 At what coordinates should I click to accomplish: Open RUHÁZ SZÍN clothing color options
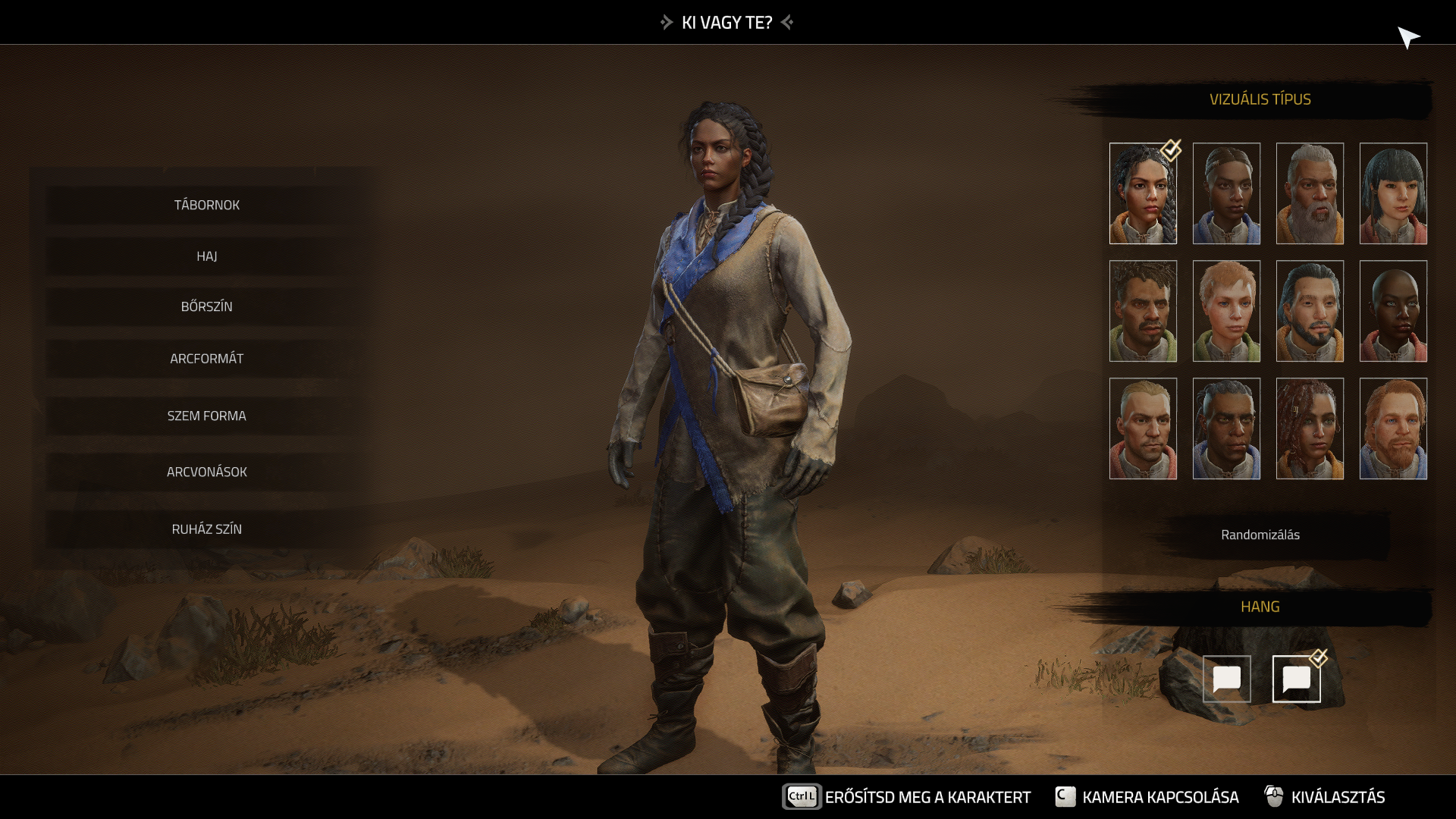coord(206,529)
